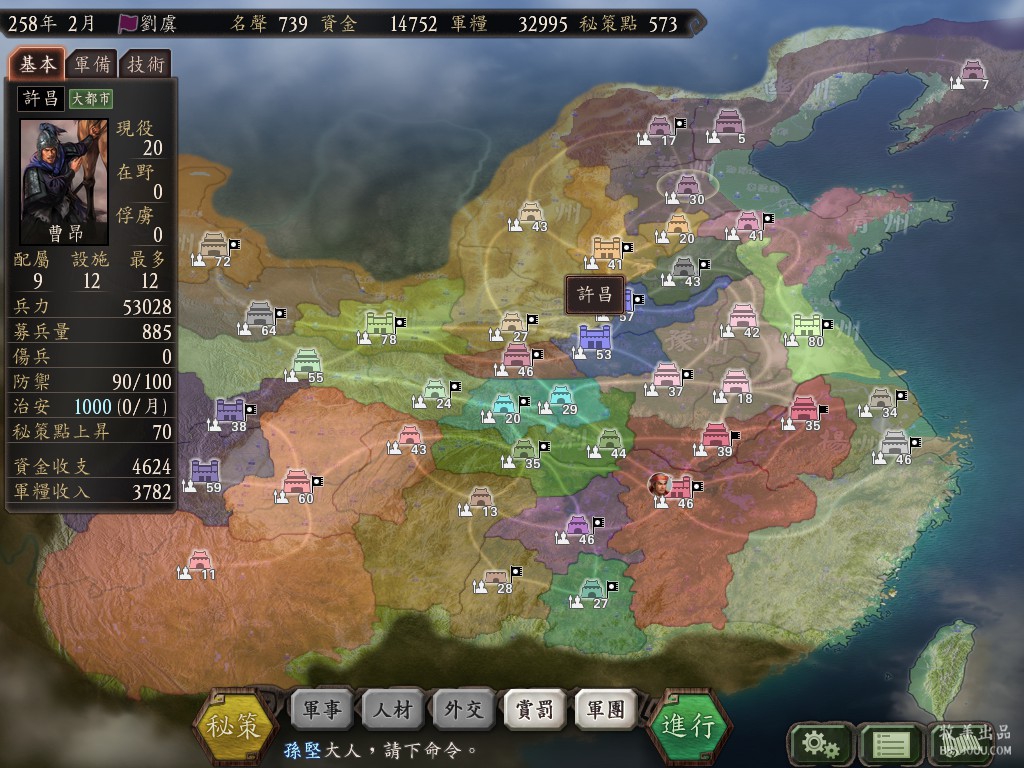
Task: Select the far western city marked 72
Action: 213,245
